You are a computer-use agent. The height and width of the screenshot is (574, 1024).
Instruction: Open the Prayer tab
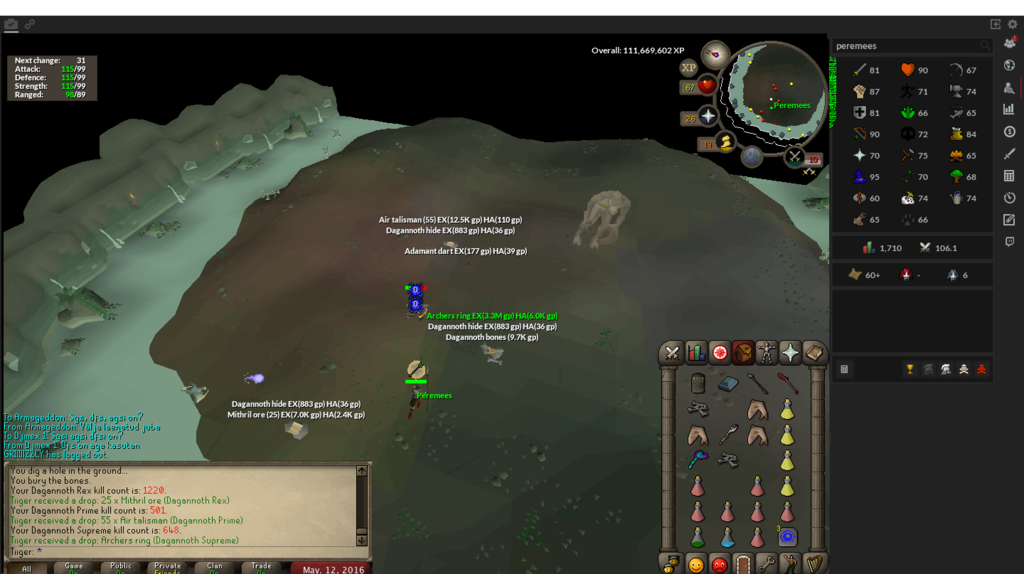(x=791, y=353)
